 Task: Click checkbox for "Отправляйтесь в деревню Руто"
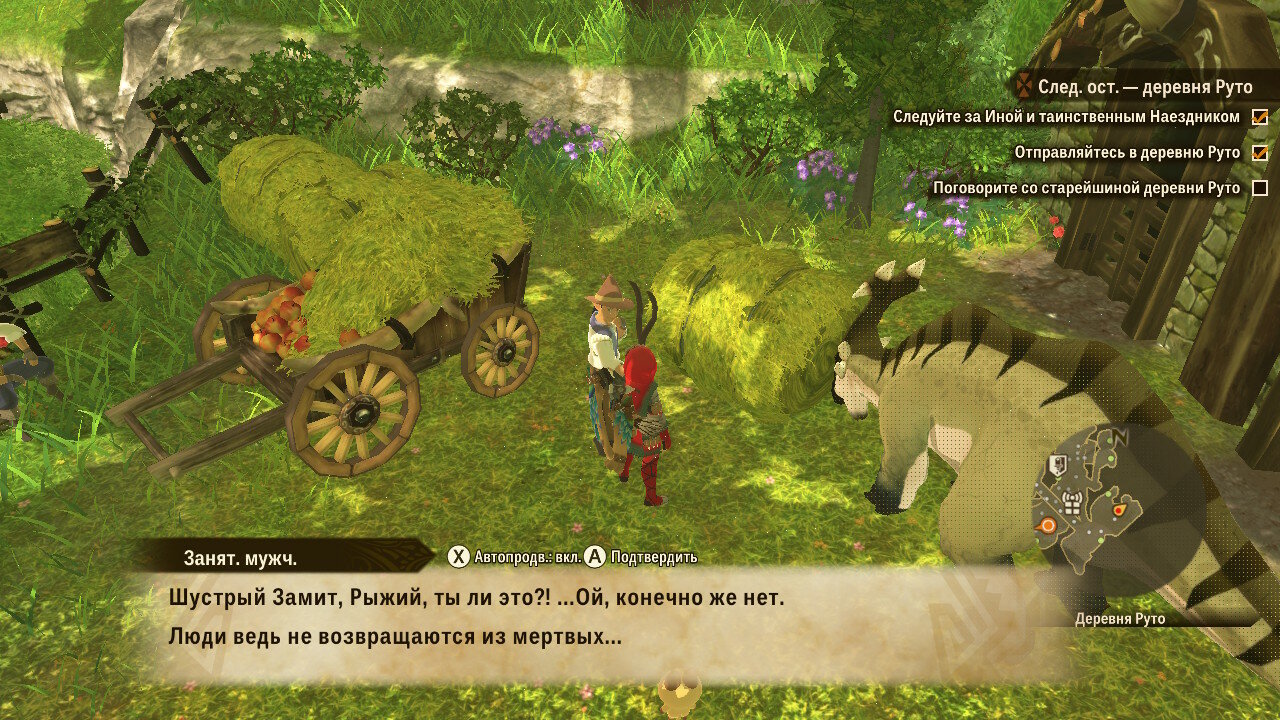[x=1260, y=153]
